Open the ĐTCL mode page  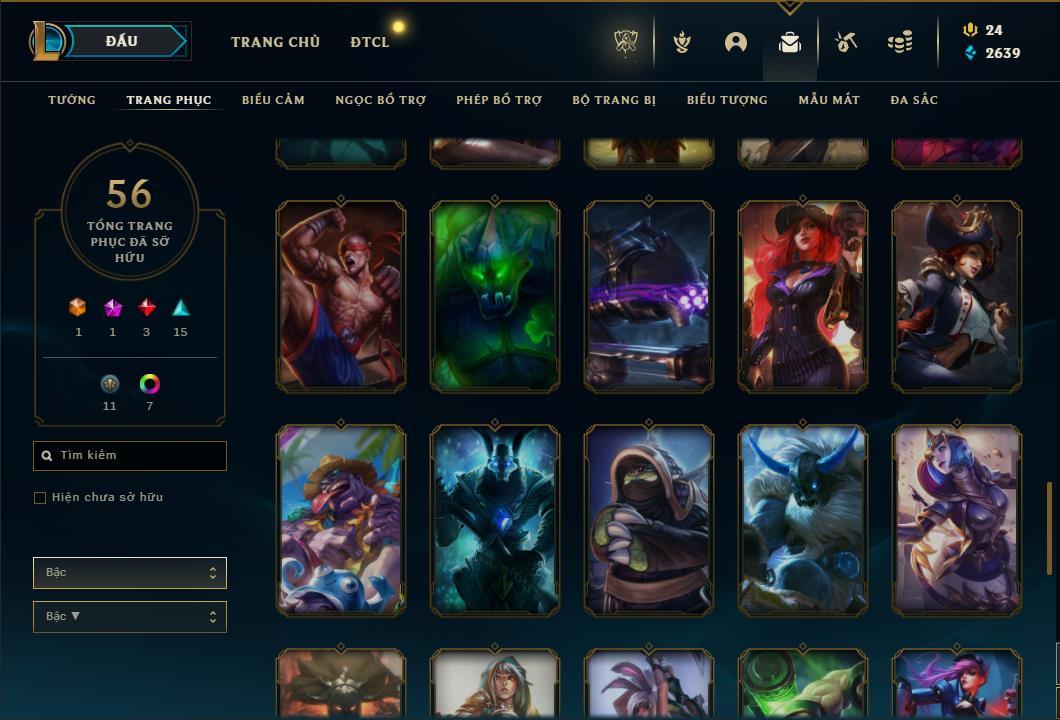[370, 42]
